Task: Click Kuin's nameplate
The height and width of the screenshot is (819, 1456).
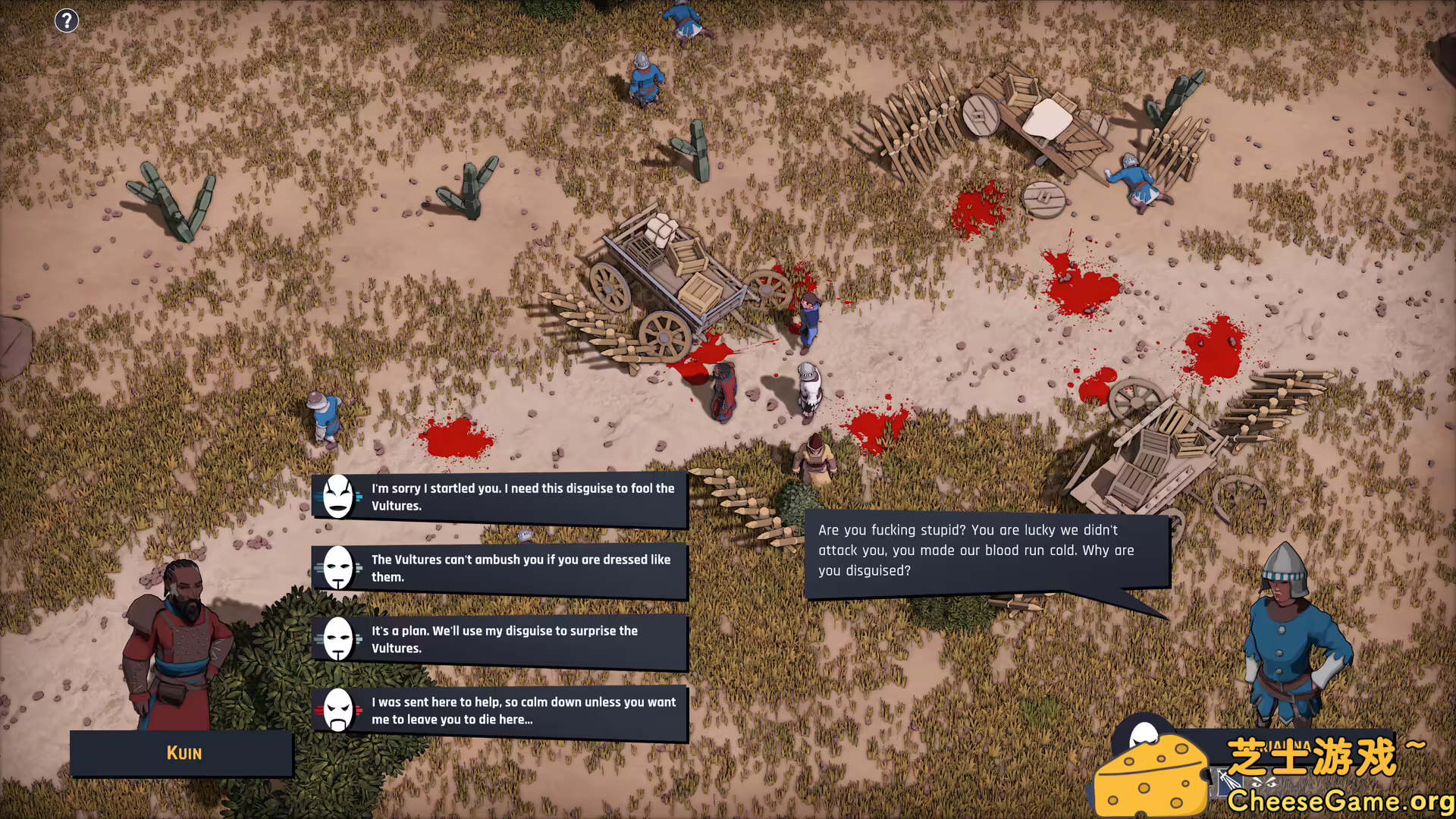Action: (x=181, y=753)
